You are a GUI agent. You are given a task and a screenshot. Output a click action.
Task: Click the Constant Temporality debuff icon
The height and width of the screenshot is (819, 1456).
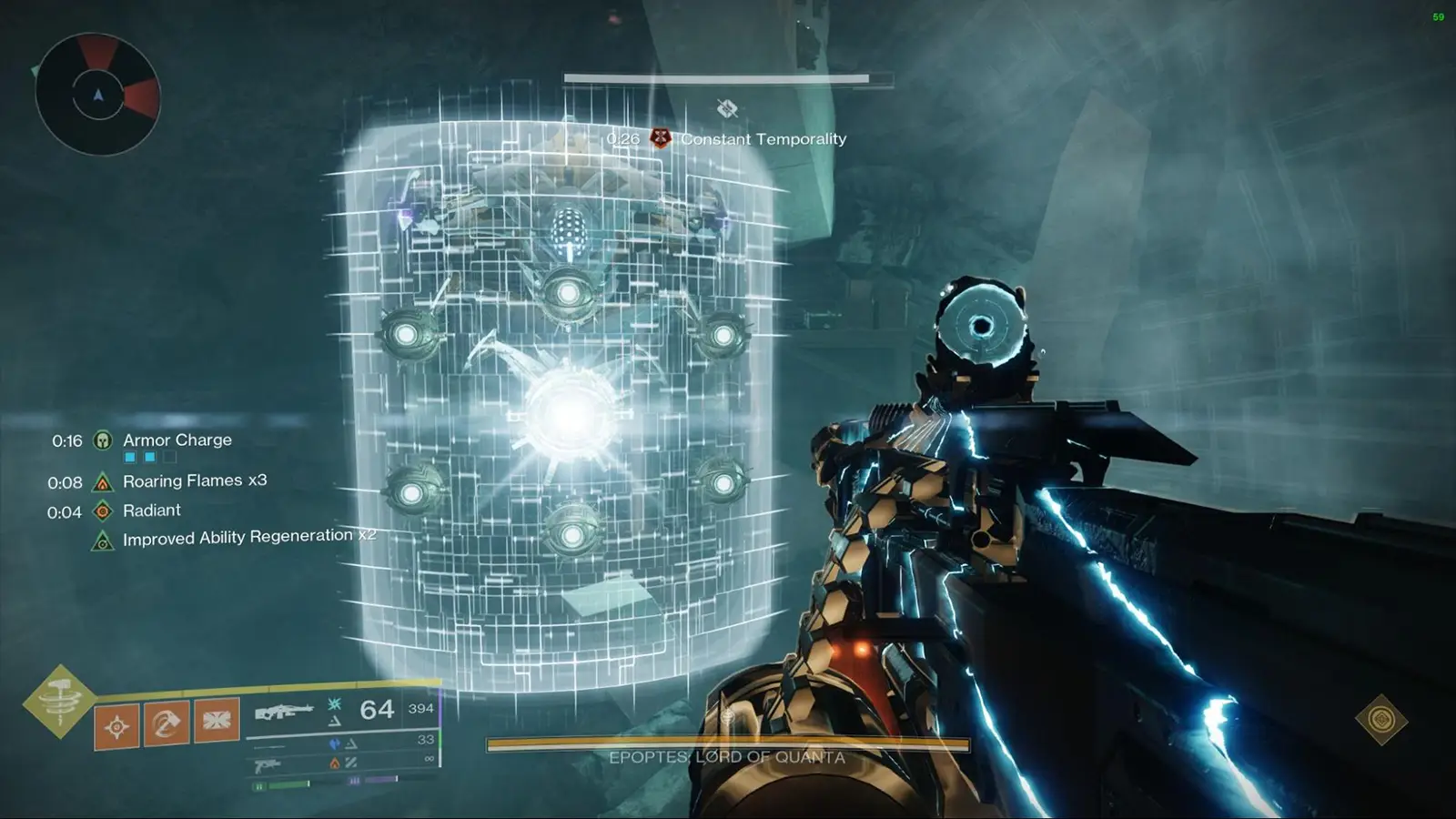point(660,139)
